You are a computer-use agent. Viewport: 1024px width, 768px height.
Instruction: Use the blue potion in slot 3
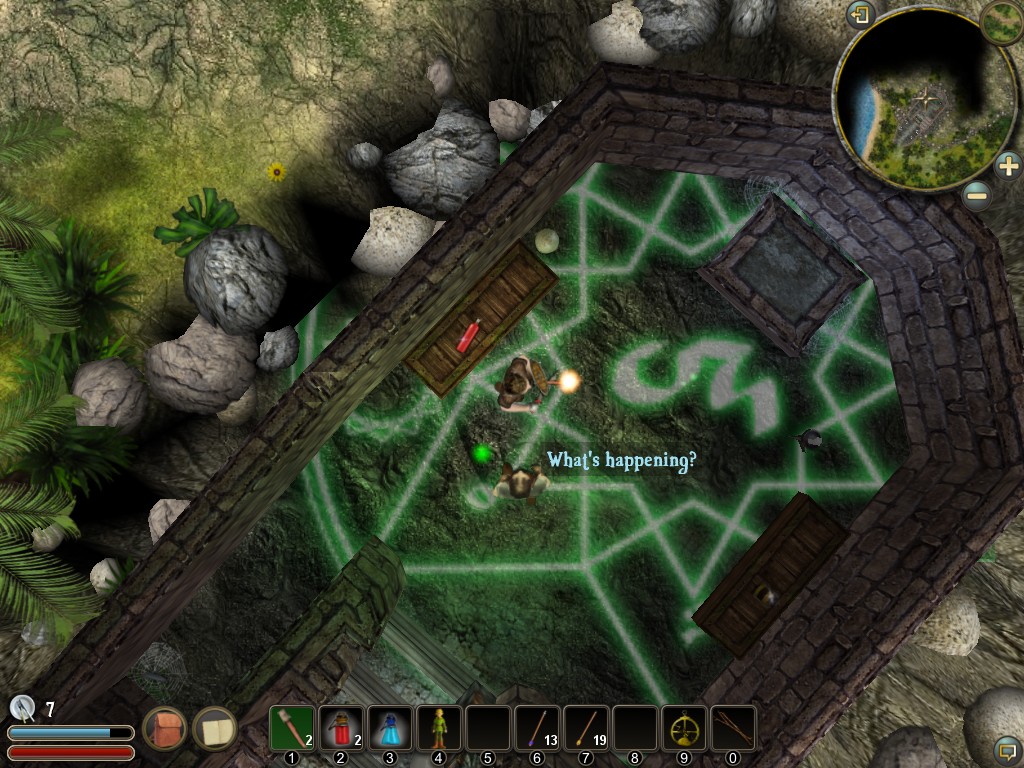pyautogui.click(x=390, y=729)
